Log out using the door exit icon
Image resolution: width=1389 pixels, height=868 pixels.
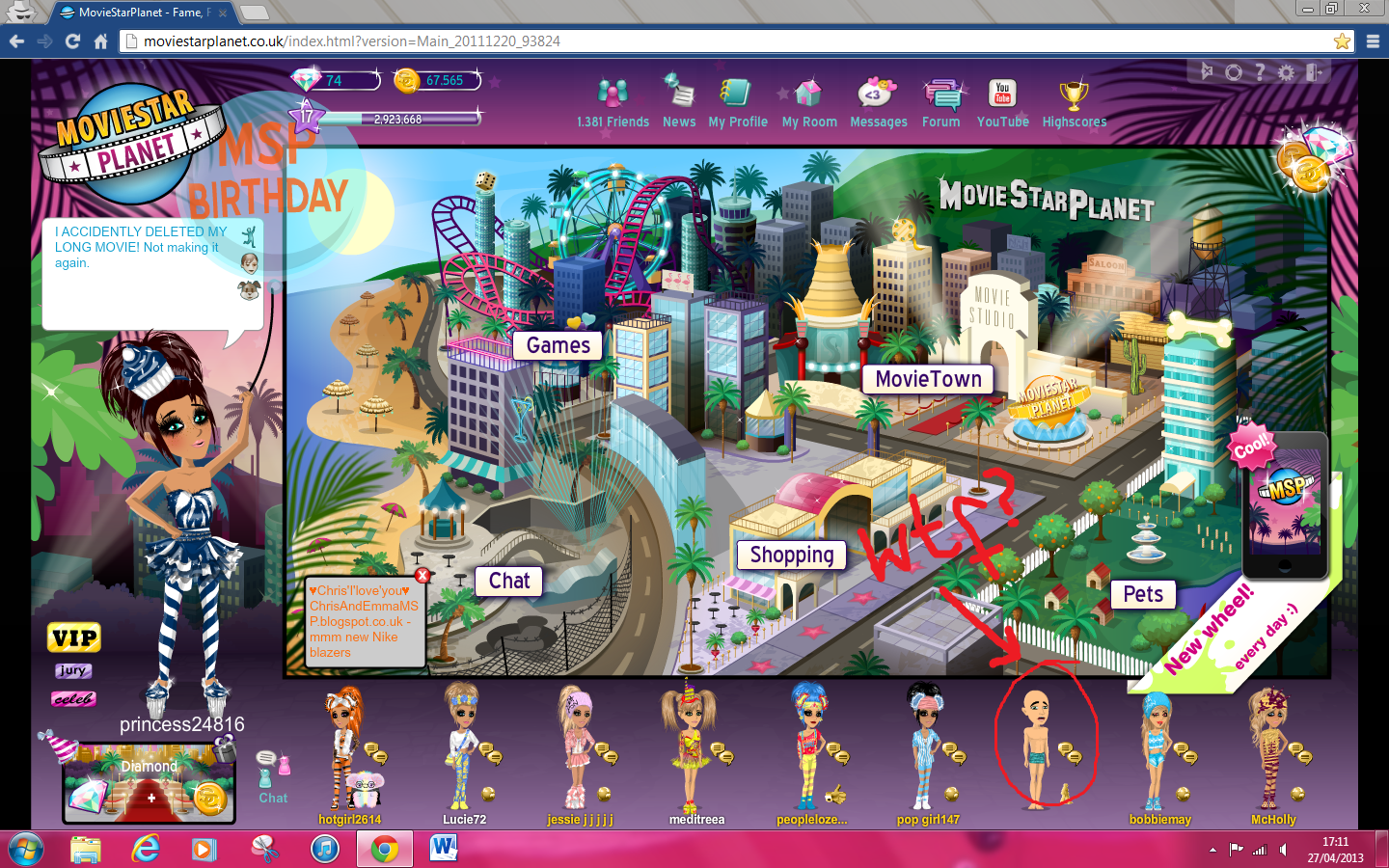pyautogui.click(x=1312, y=71)
